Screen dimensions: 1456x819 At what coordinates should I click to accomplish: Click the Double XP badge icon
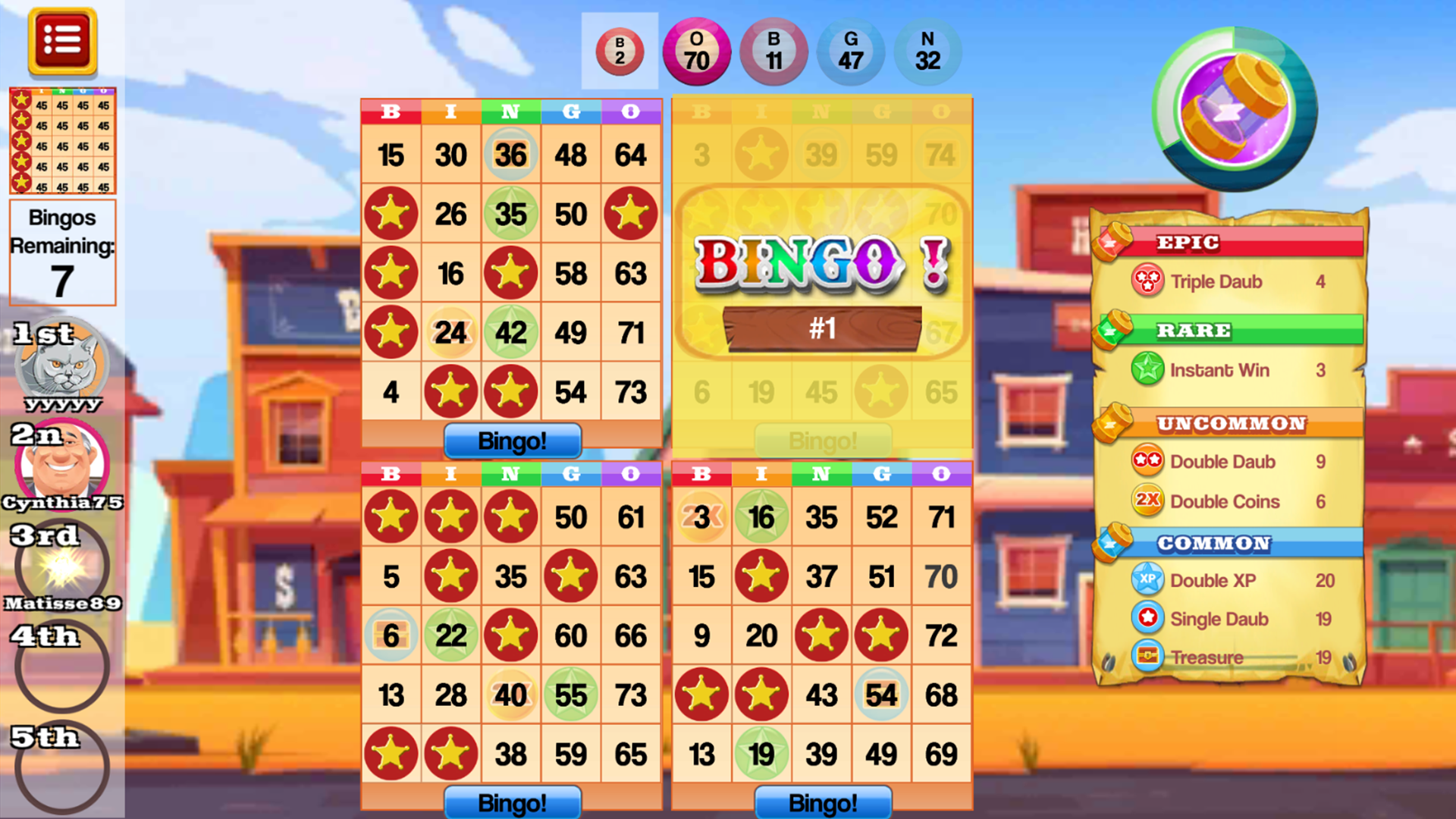(1147, 580)
